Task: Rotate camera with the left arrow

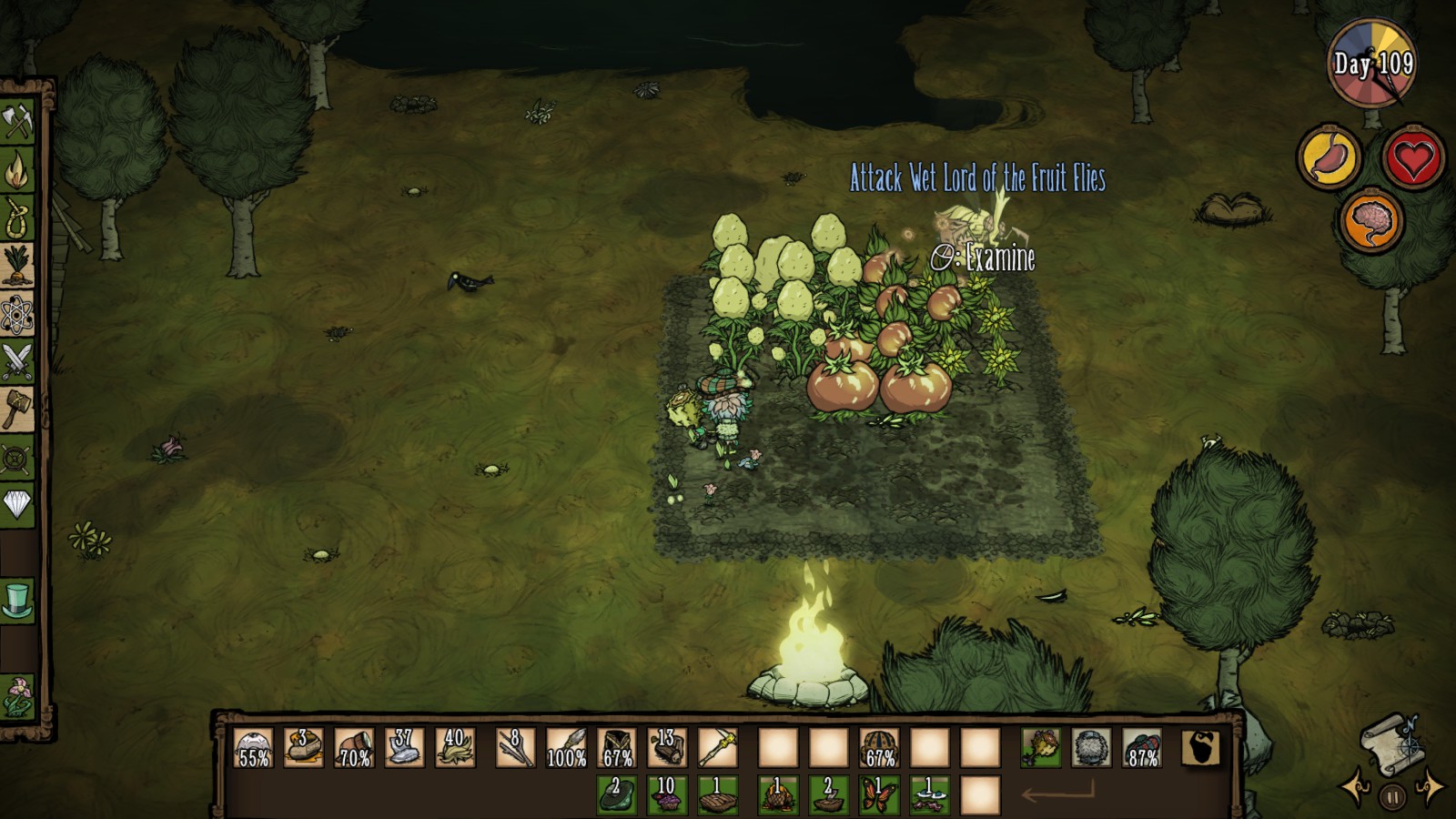Action: tap(1355, 788)
